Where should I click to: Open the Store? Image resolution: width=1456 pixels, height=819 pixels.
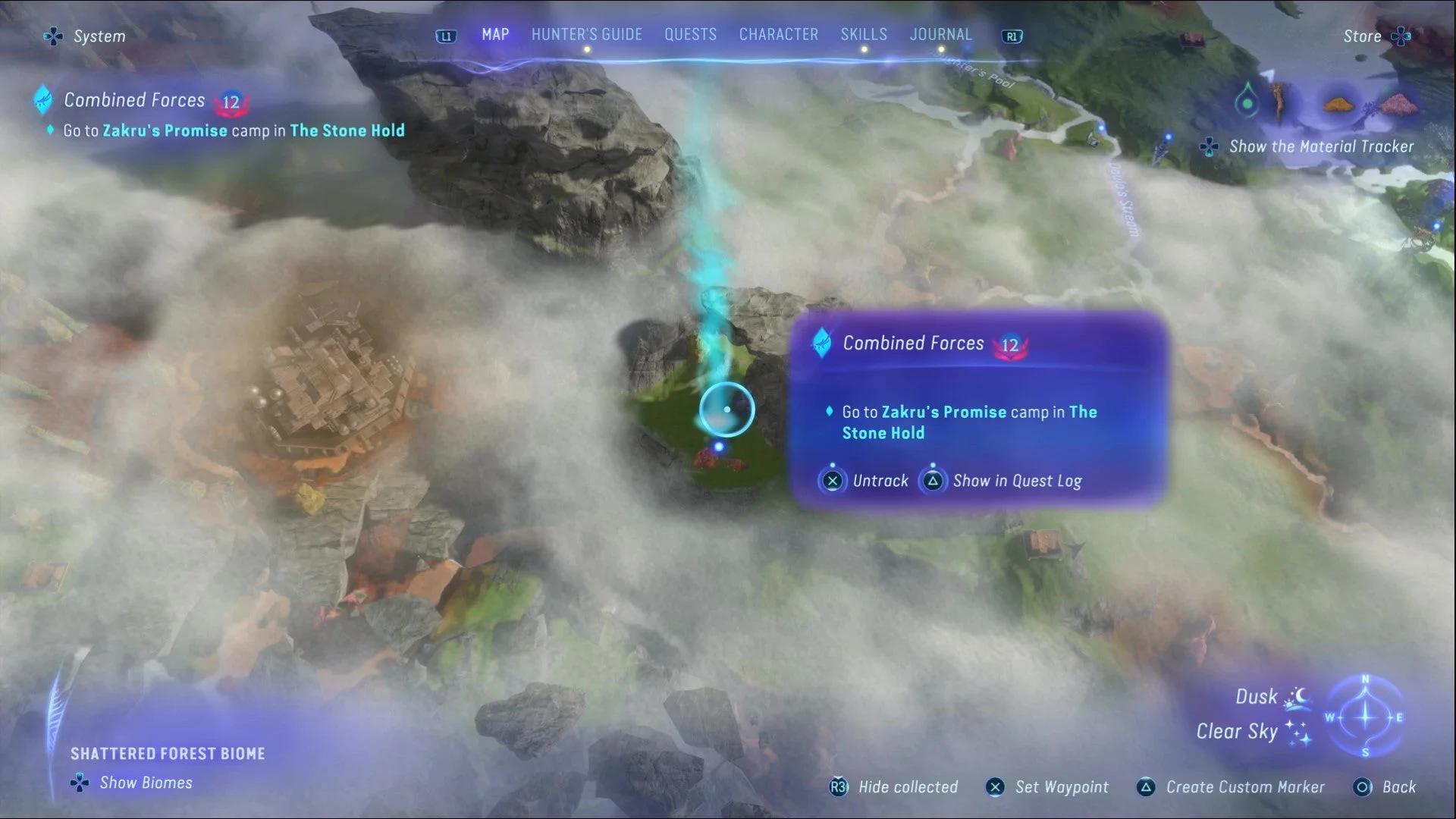click(1363, 36)
